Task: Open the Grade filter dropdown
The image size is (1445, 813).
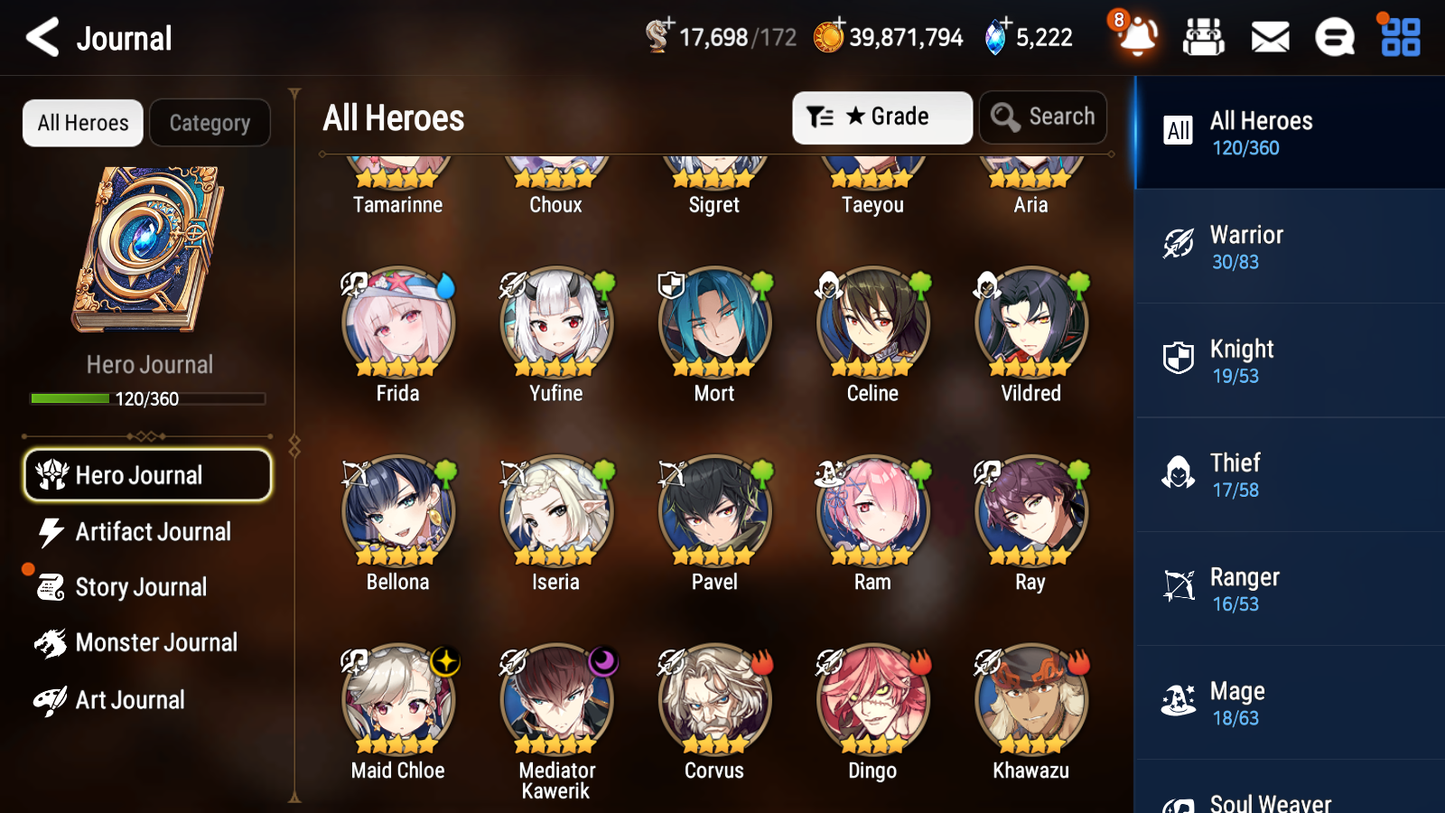Action: tap(882, 117)
